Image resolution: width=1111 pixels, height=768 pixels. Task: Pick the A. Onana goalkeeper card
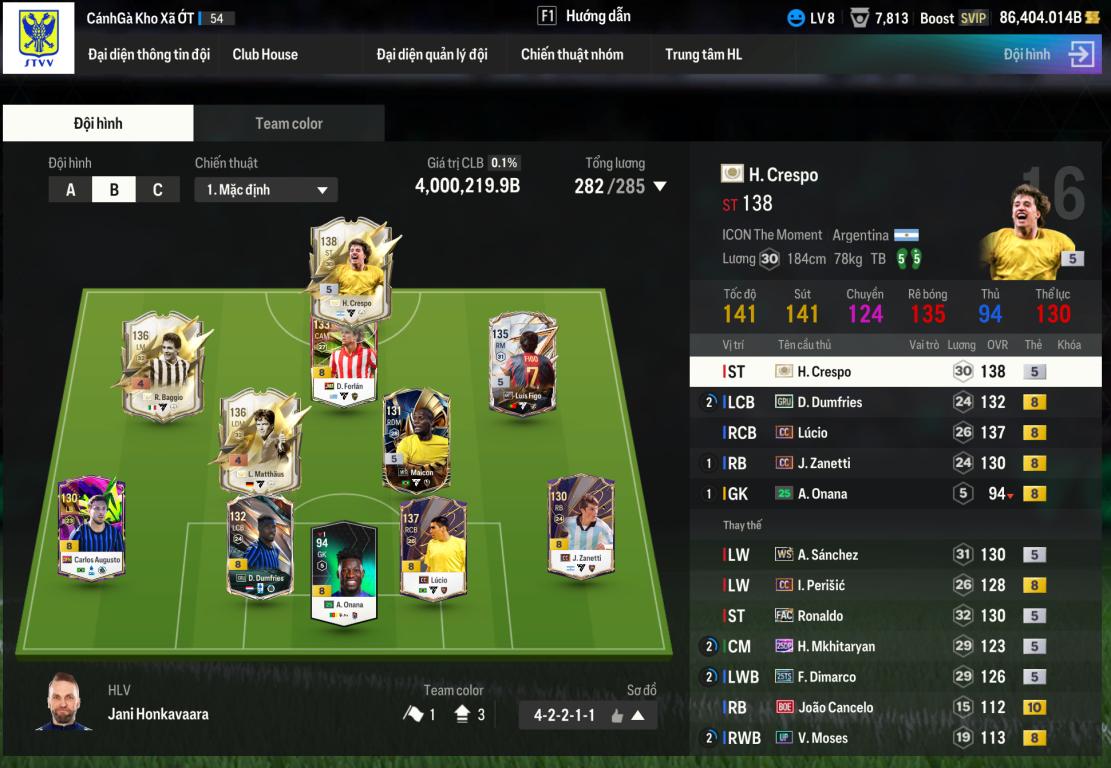343,570
